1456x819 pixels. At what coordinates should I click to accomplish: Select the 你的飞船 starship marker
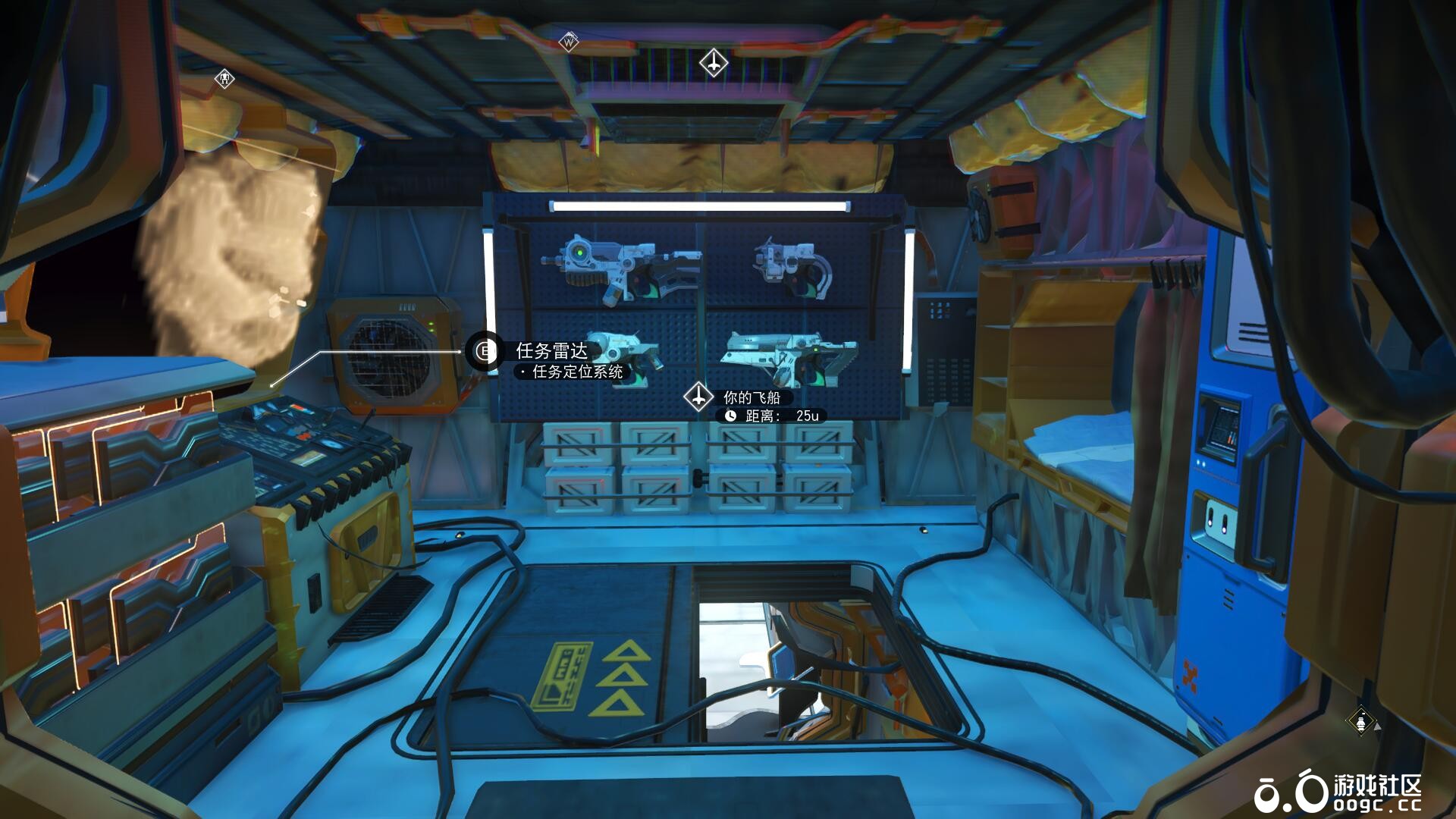click(698, 397)
